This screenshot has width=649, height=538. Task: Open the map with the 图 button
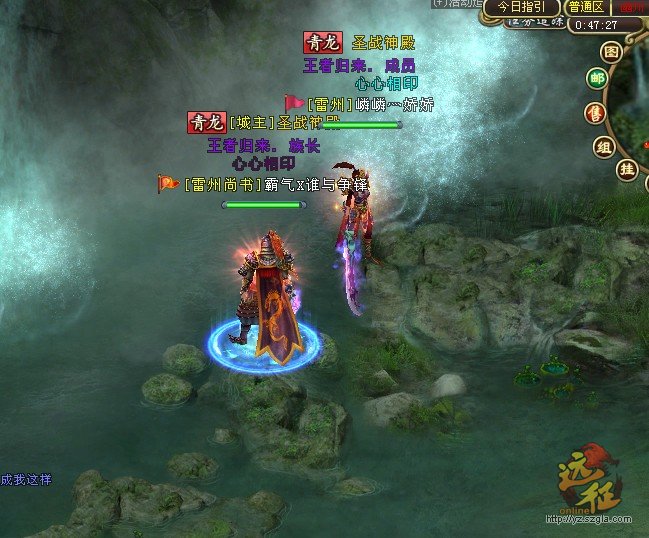point(611,52)
